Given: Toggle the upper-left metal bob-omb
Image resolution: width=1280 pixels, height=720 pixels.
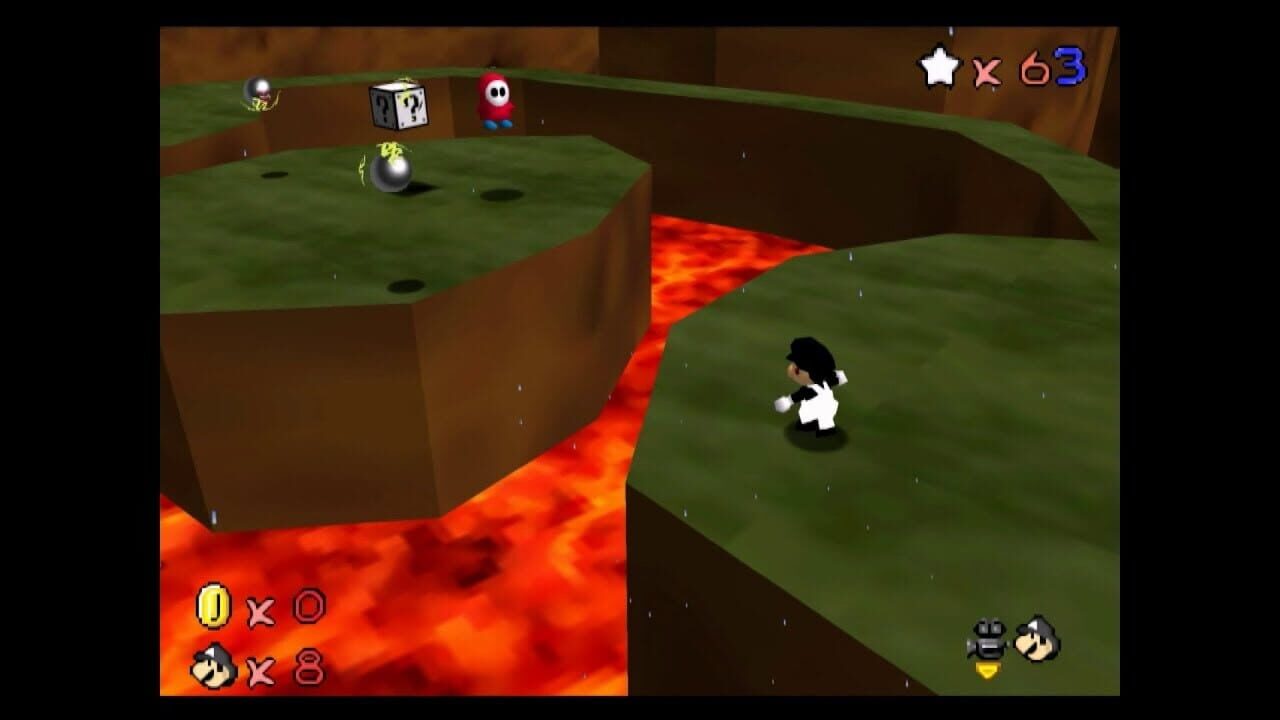Looking at the screenshot, I should (x=258, y=88).
